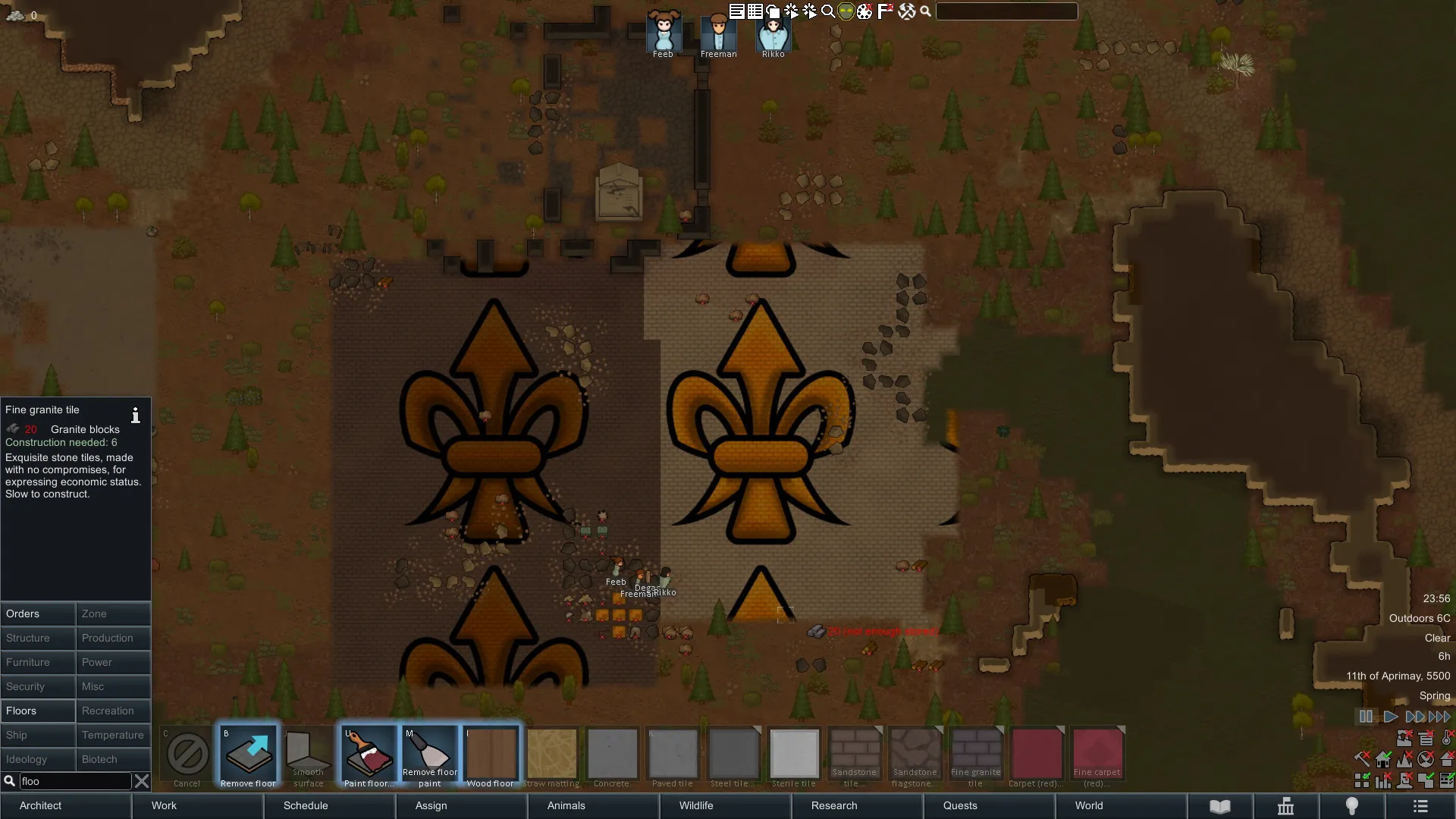The height and width of the screenshot is (819, 1456).
Task: Choose the Fine granite tile floor
Action: (x=975, y=756)
